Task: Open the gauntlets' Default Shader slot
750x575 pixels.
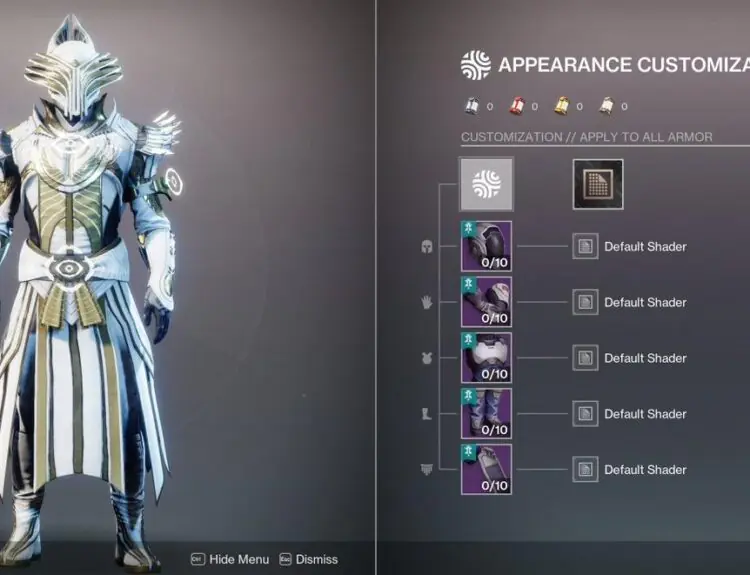Action: 585,302
